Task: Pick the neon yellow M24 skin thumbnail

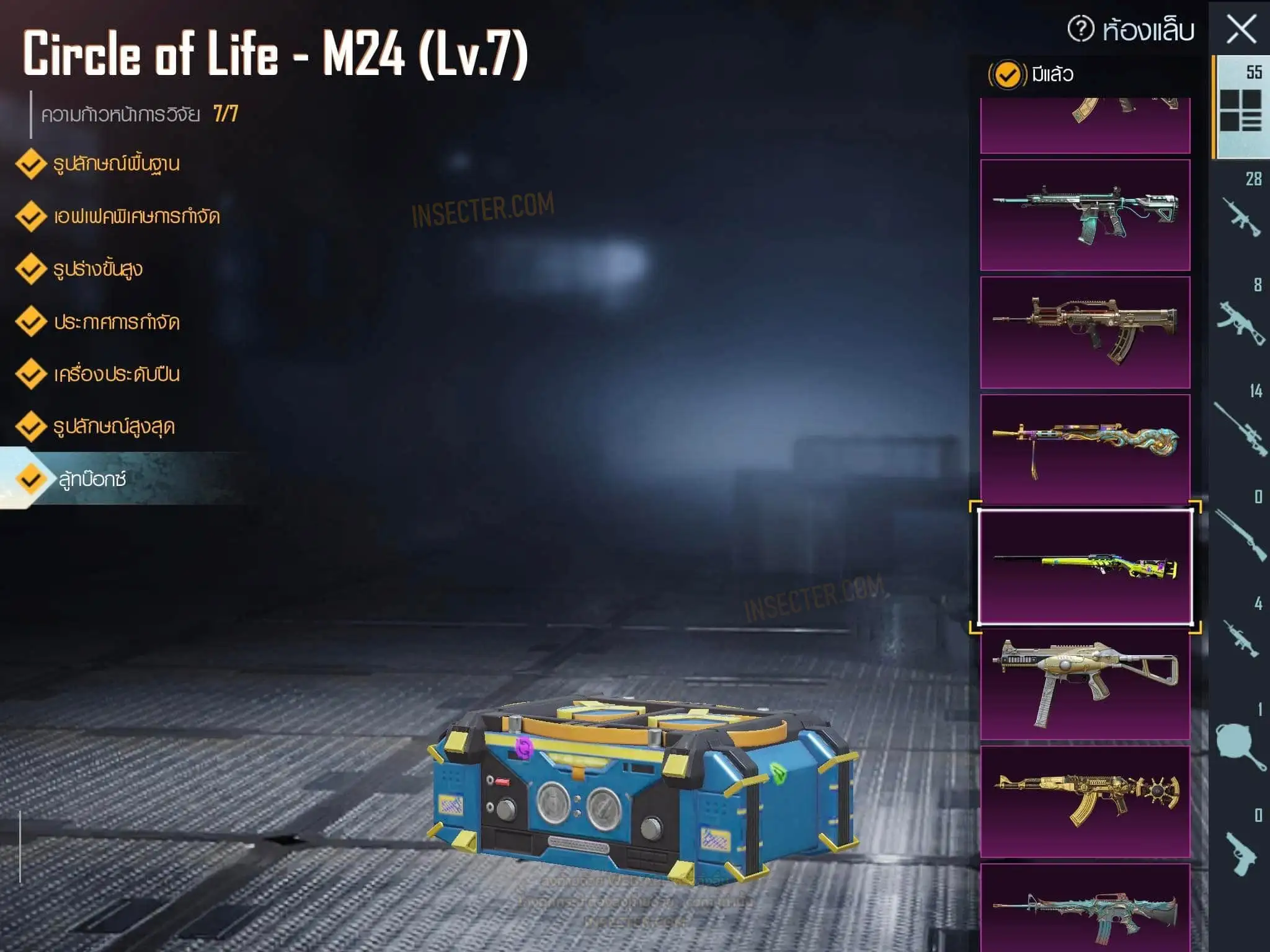Action: 1085,567
